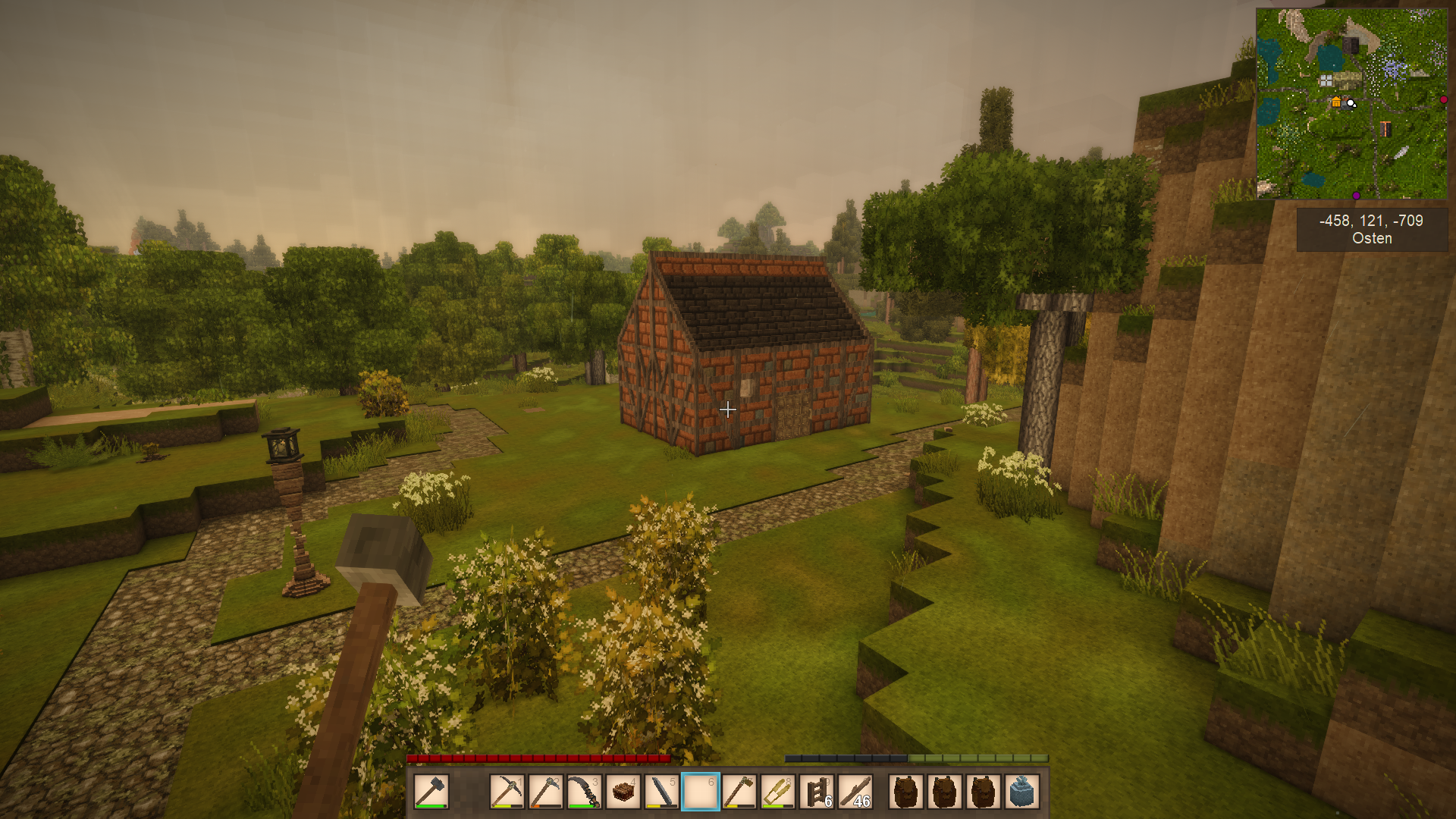Viewport: 1456px width, 819px height.
Task: Click the highlighted empty hotbar slot 6
Action: [701, 792]
